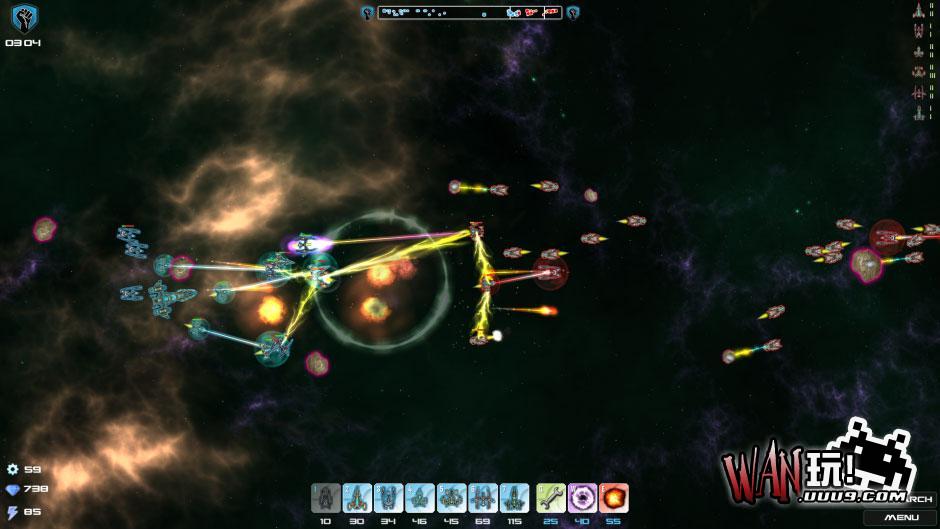Select the greyed-out ship slot costing 10
Screen dimensions: 940x529
(325, 497)
